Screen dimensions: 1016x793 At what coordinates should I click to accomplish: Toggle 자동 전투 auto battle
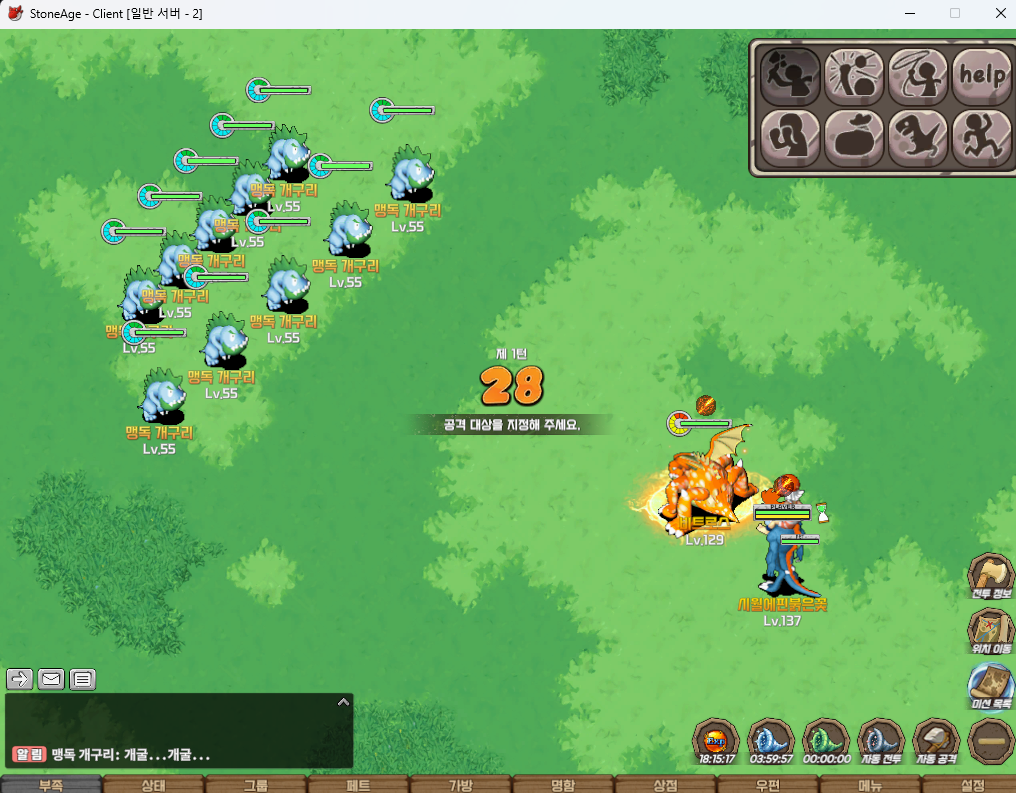pos(881,742)
